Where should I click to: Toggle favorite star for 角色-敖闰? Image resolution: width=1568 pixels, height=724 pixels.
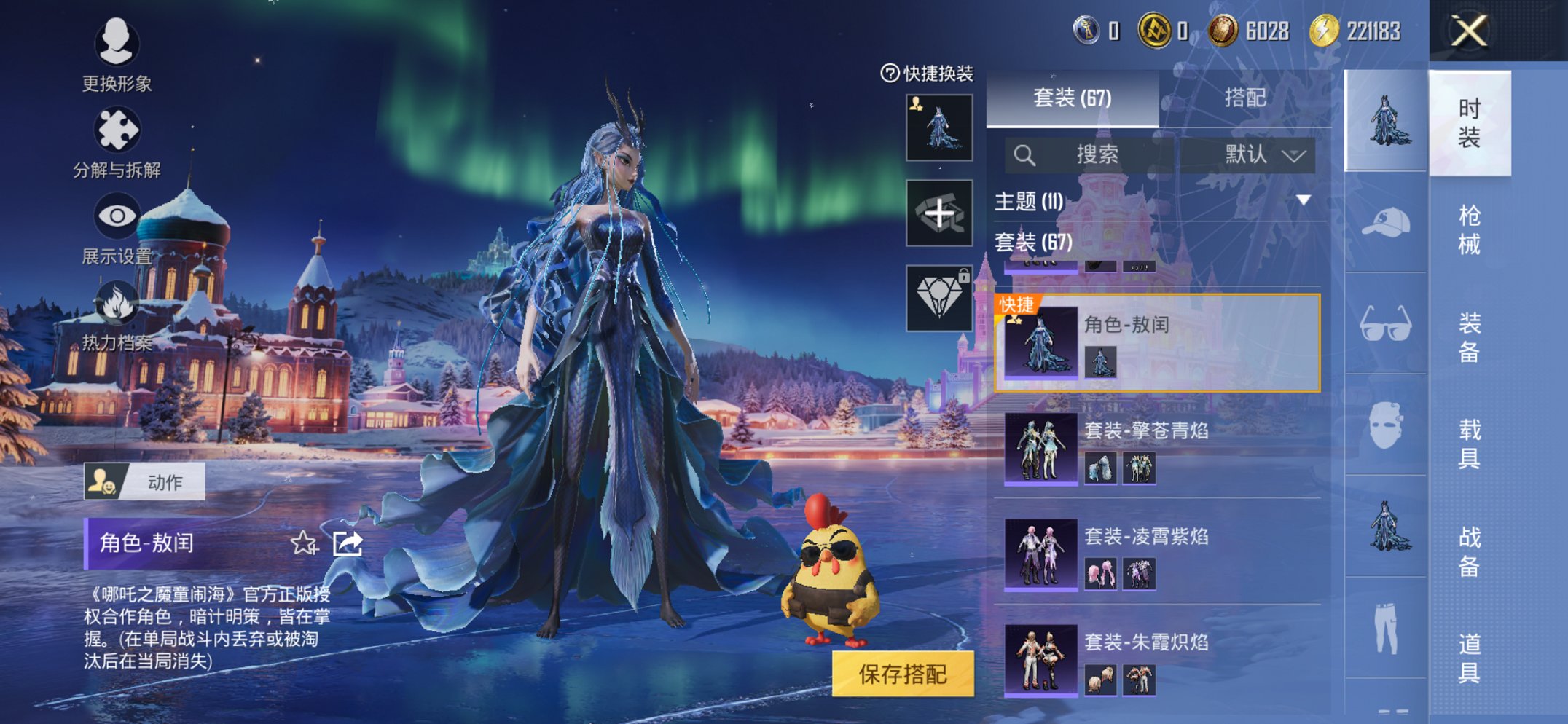coord(305,543)
